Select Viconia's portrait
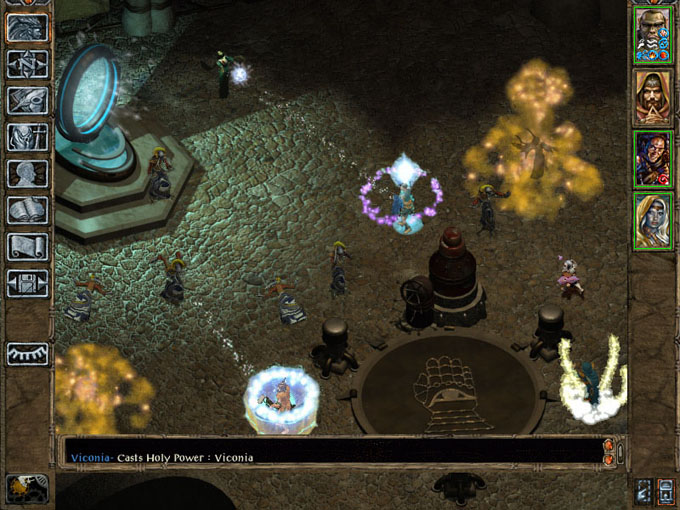 click(652, 221)
